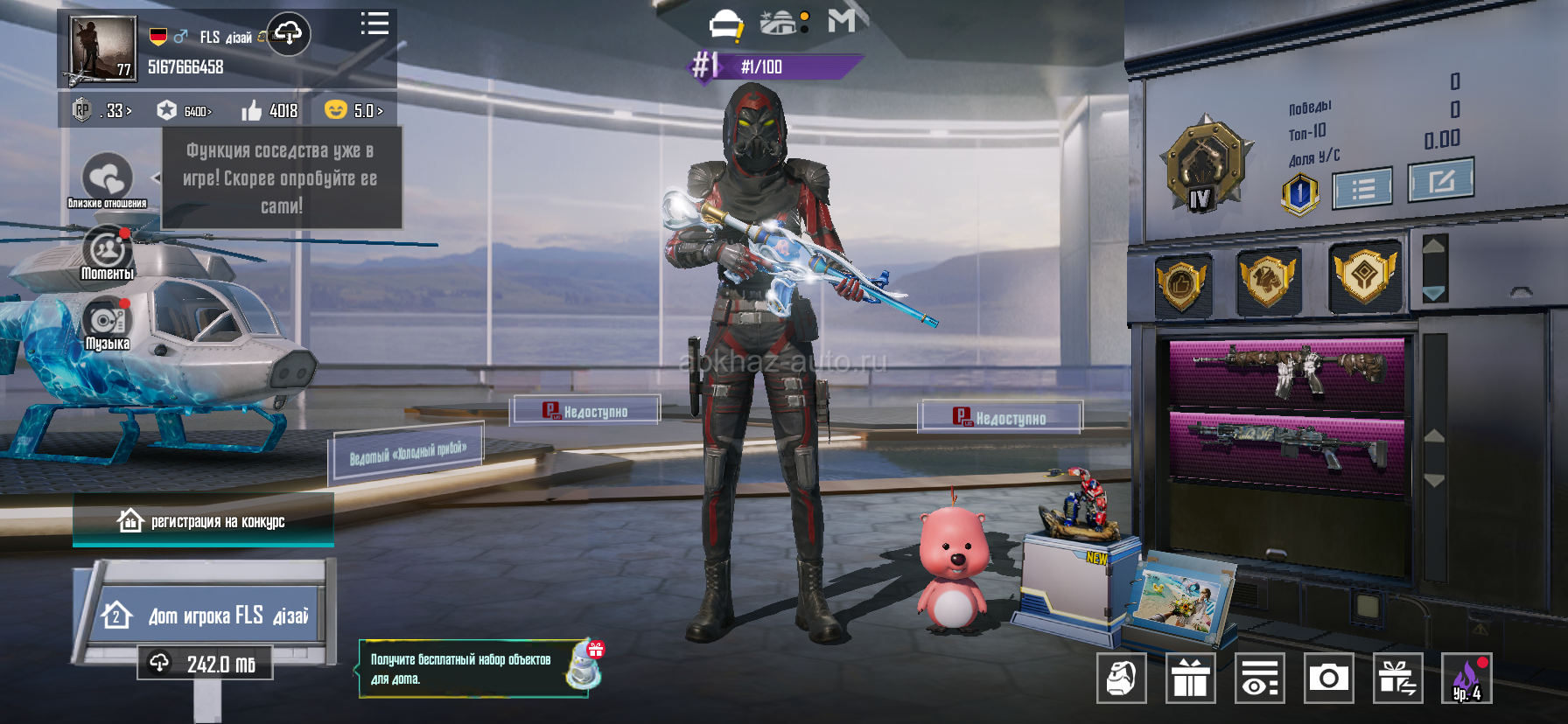Open the eye-and-list visibility settings icon
Viewport: 1568px width, 724px height.
point(1259,678)
